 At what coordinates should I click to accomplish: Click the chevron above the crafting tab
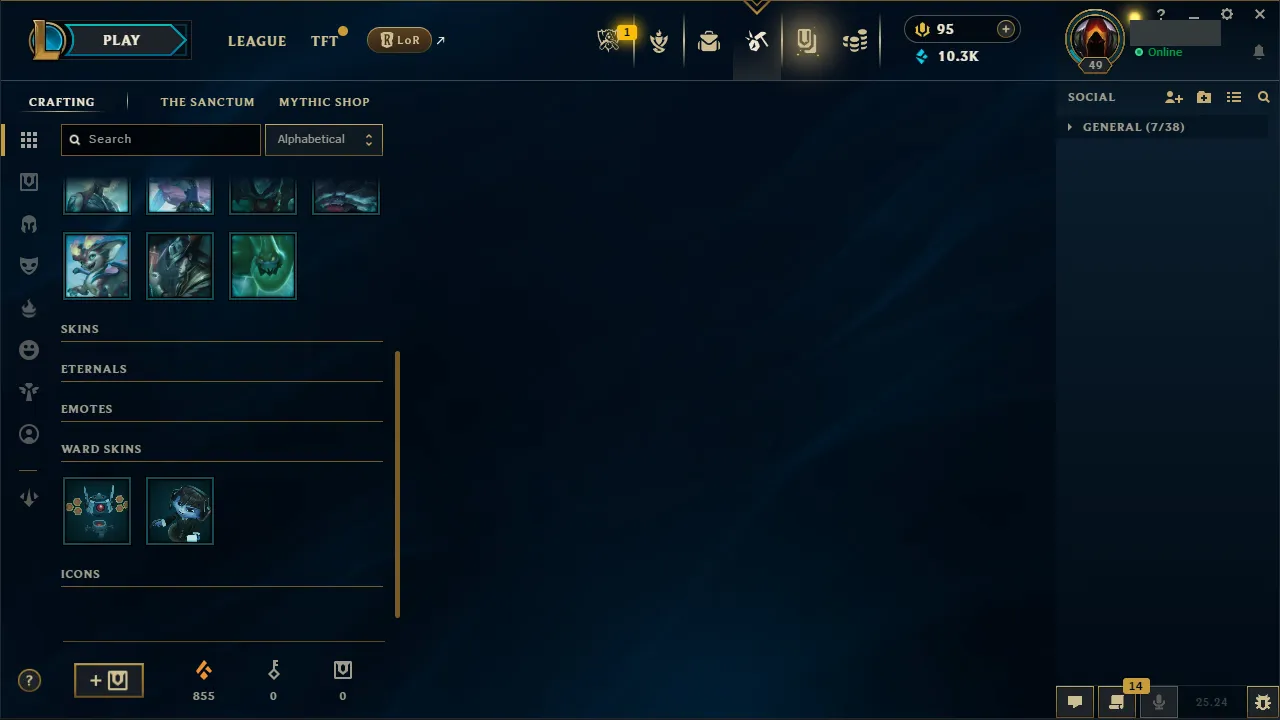[757, 7]
